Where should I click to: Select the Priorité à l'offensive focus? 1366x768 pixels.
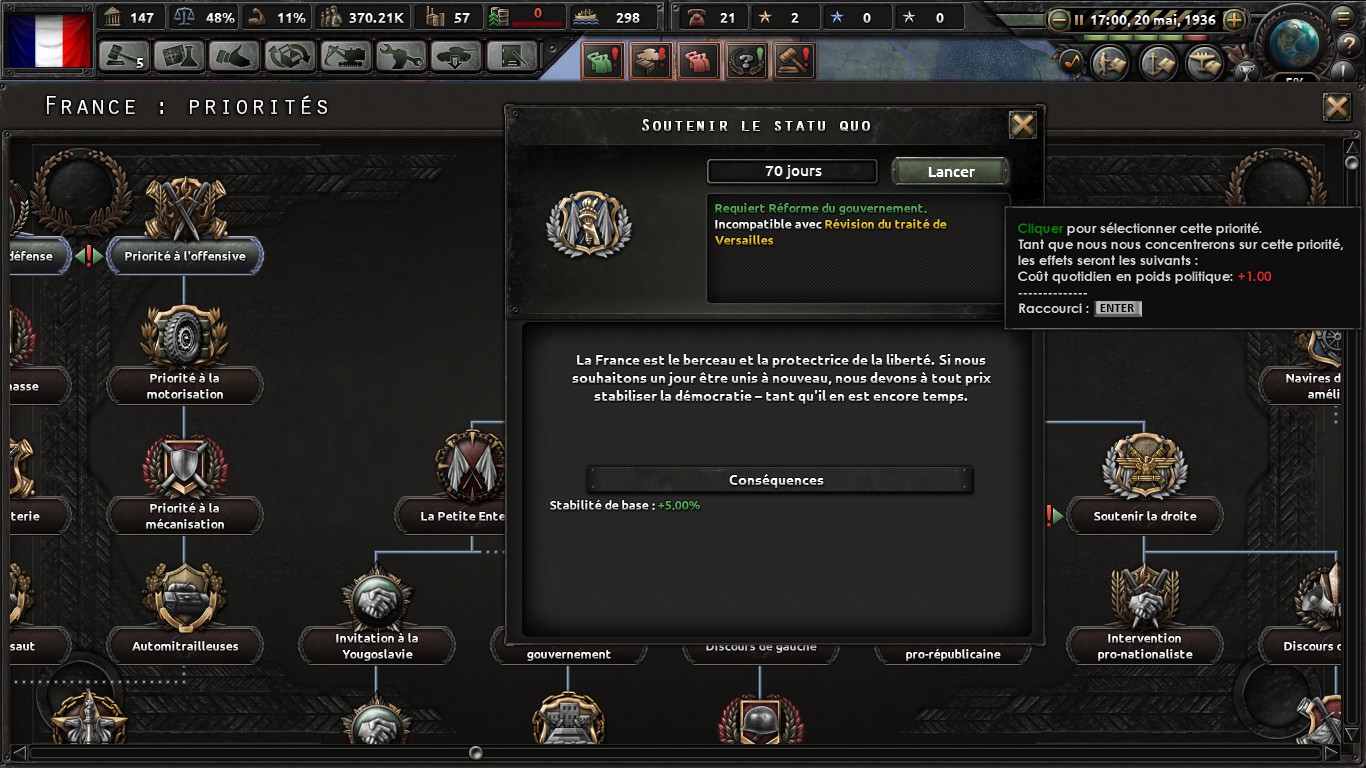tap(184, 256)
